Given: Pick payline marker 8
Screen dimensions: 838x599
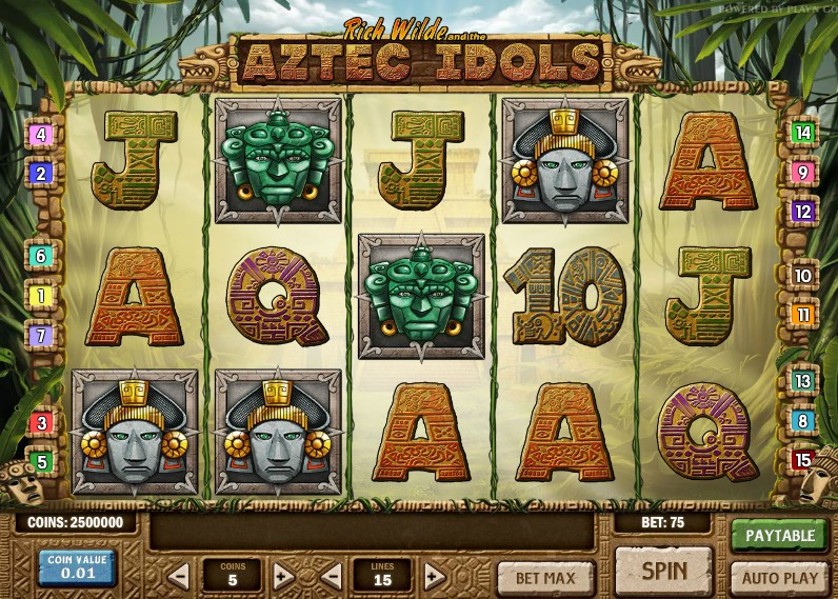Looking at the screenshot, I should (802, 421).
